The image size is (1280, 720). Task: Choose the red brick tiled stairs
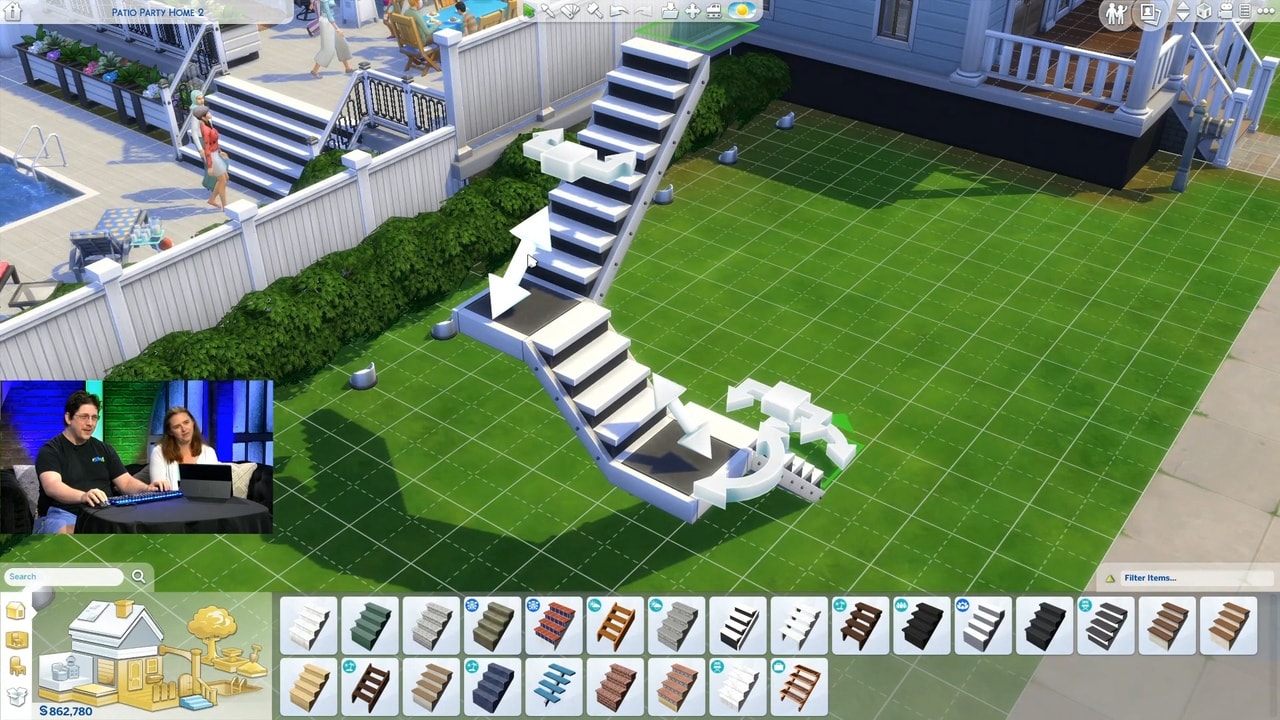point(553,626)
